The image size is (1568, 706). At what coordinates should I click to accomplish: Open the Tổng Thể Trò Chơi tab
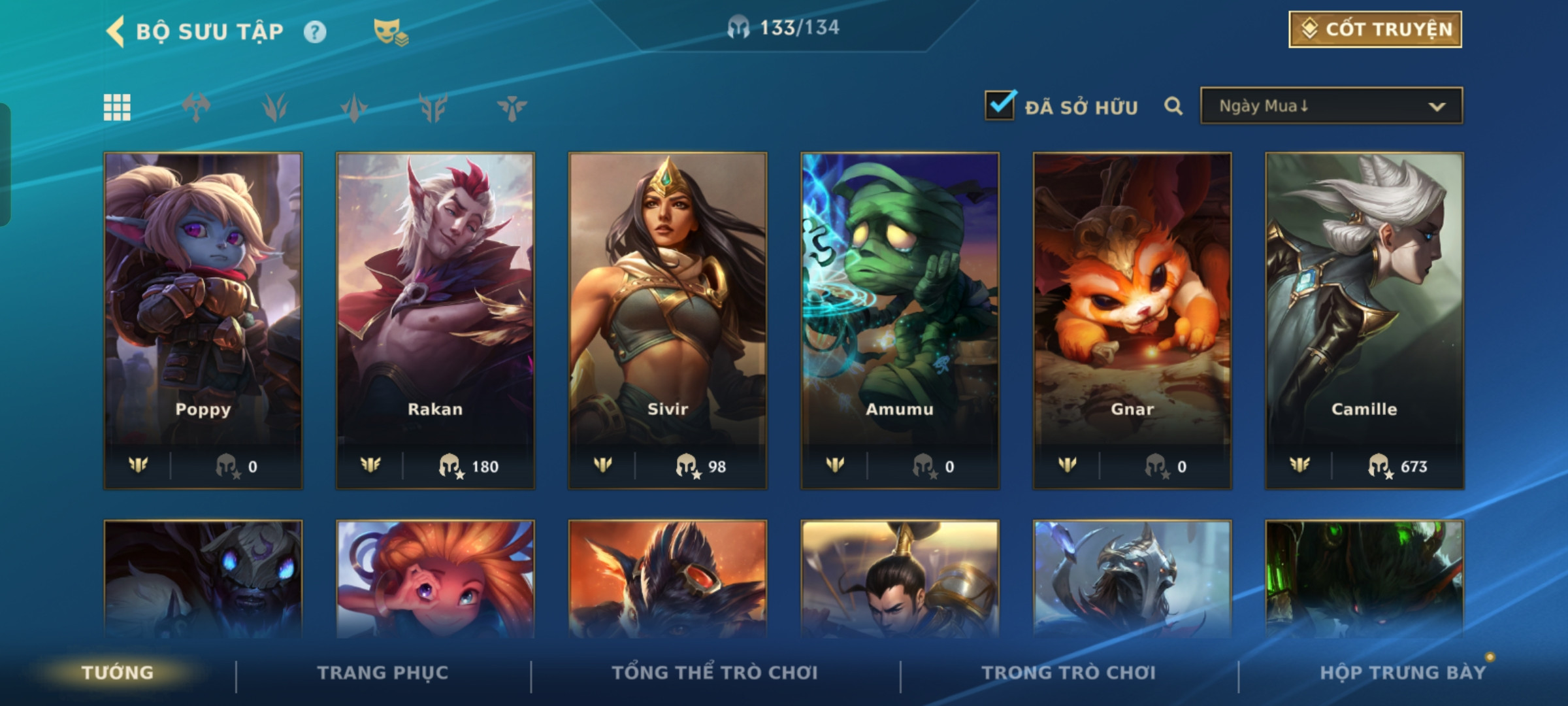pyautogui.click(x=715, y=673)
